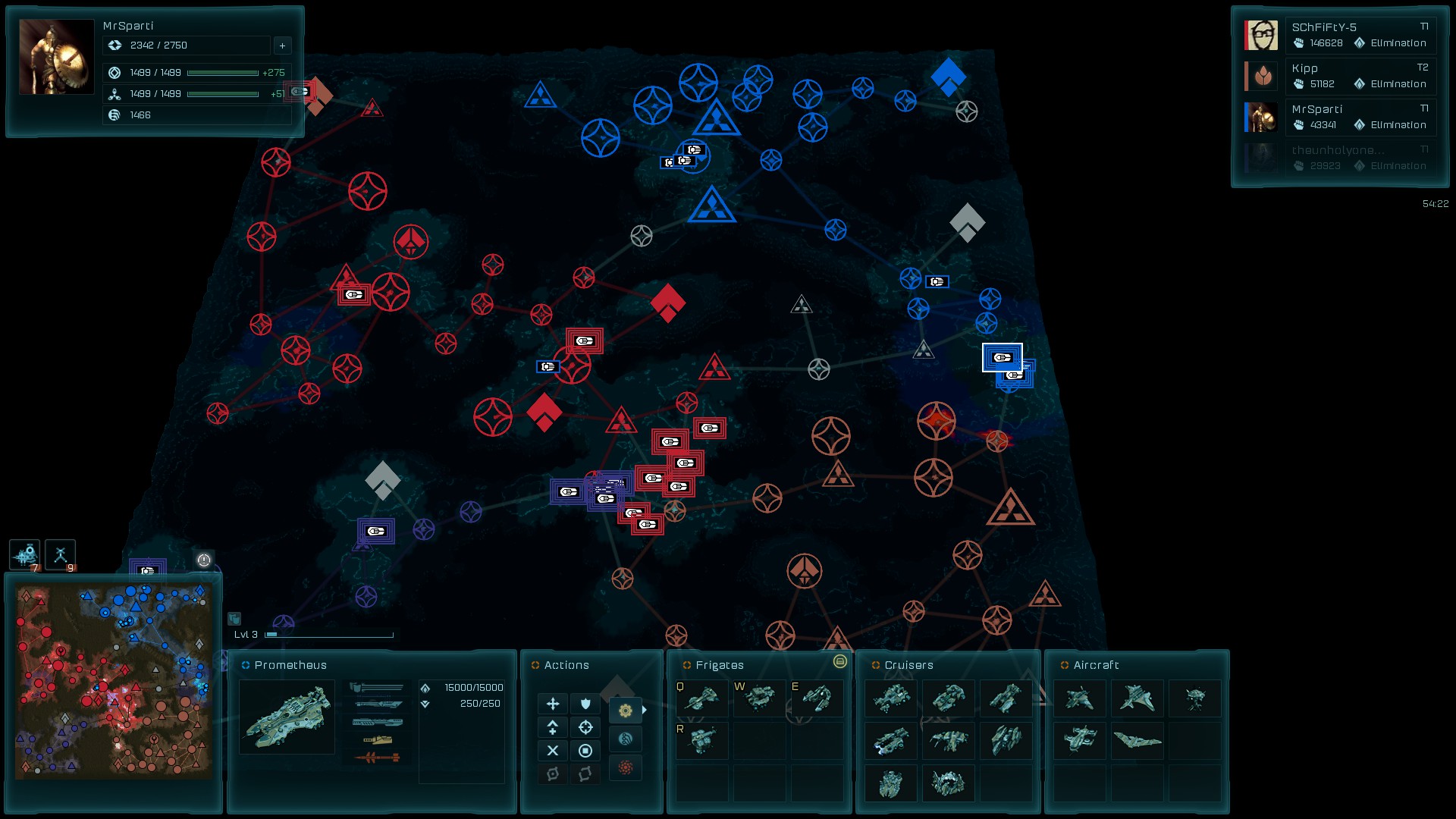
Task: Click the Stop action icon
Action: (x=585, y=751)
